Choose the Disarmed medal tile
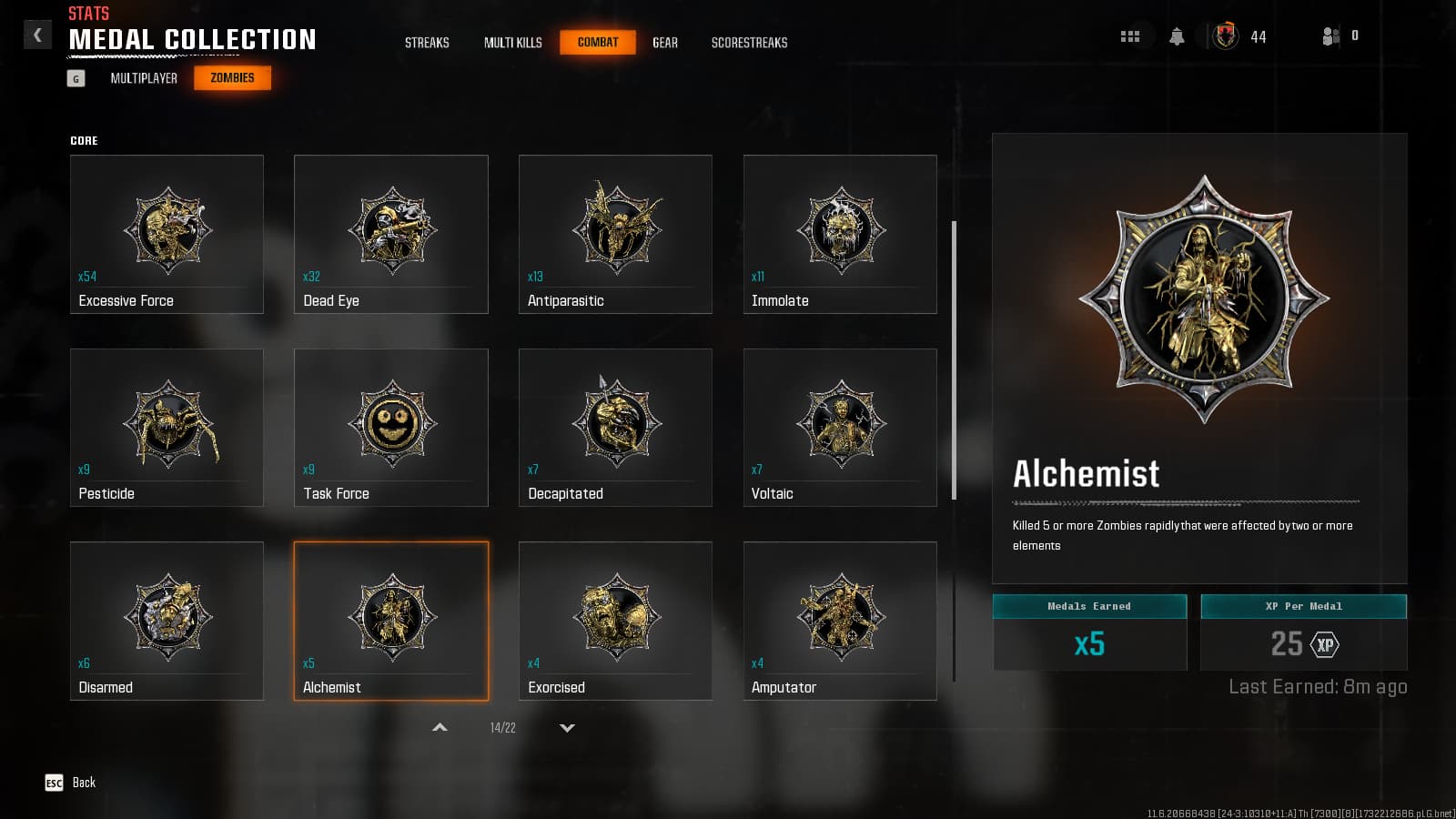This screenshot has height=819, width=1456. 167,621
